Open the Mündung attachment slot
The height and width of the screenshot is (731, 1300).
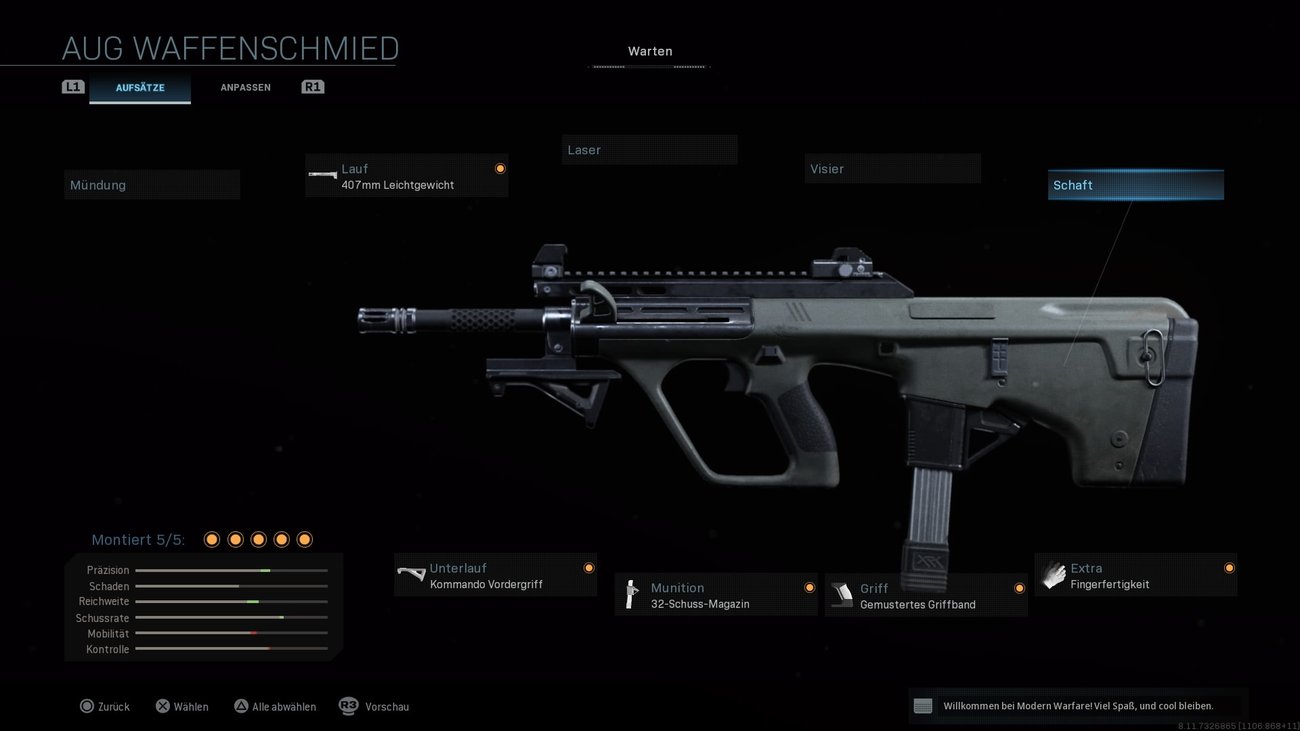(152, 184)
